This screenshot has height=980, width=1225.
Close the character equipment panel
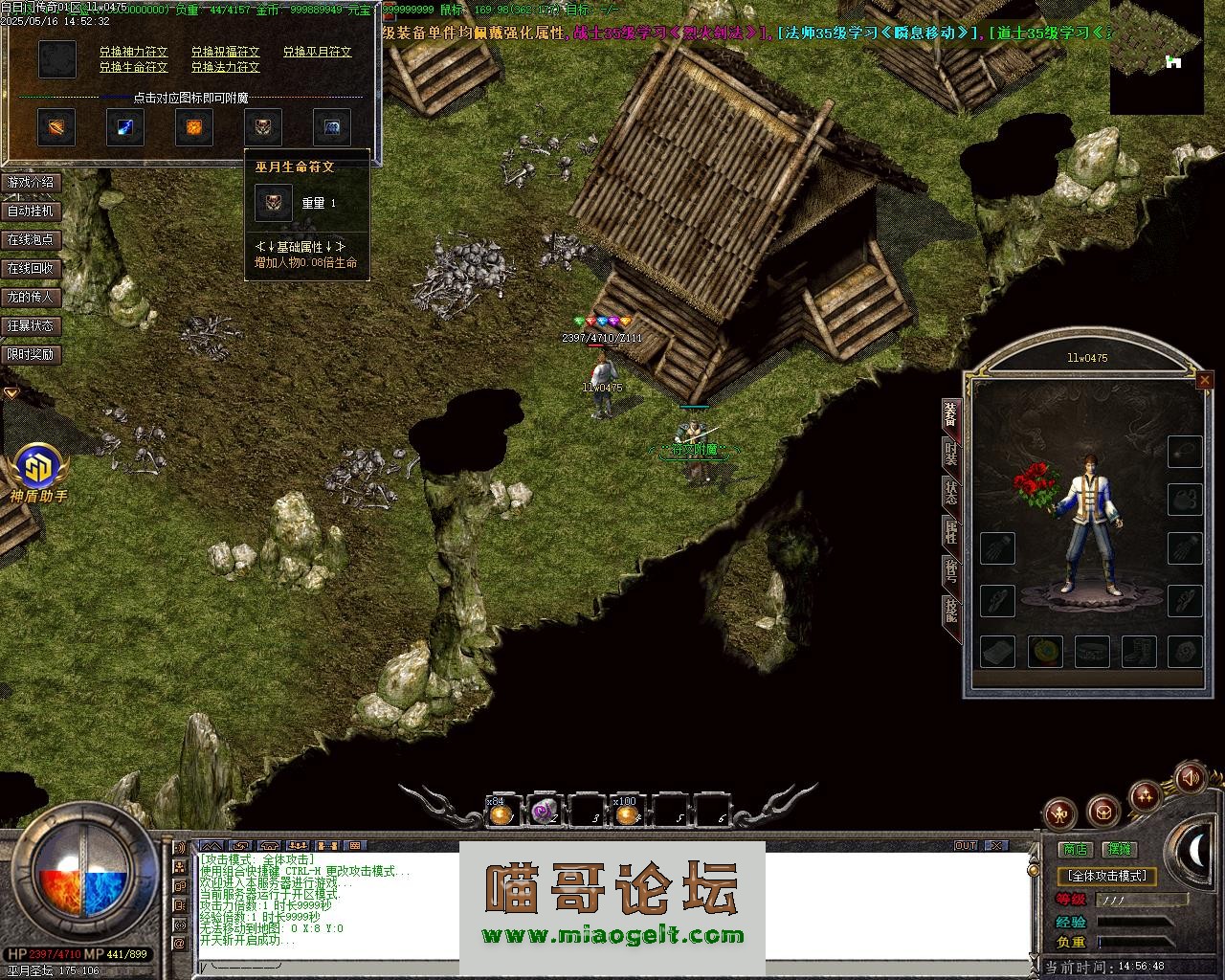(x=1204, y=380)
